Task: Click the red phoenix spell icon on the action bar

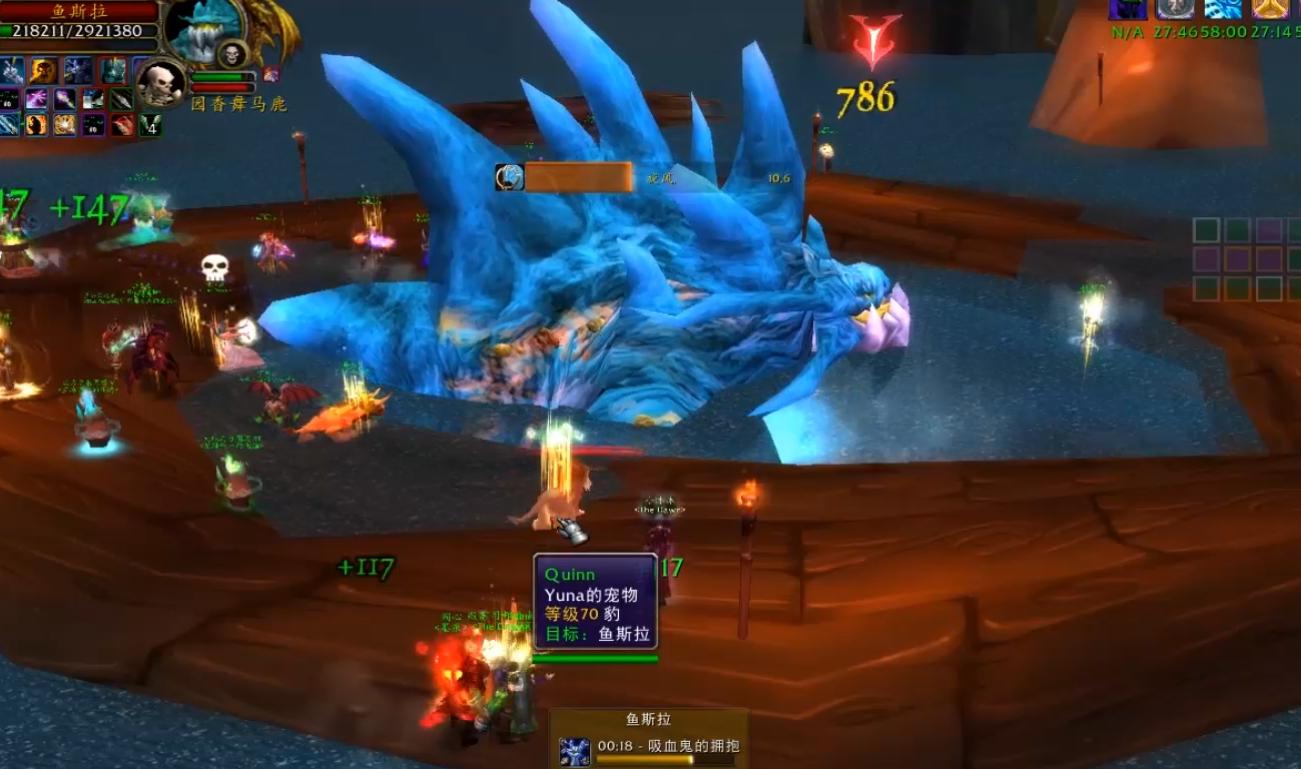Action: click(x=121, y=125)
